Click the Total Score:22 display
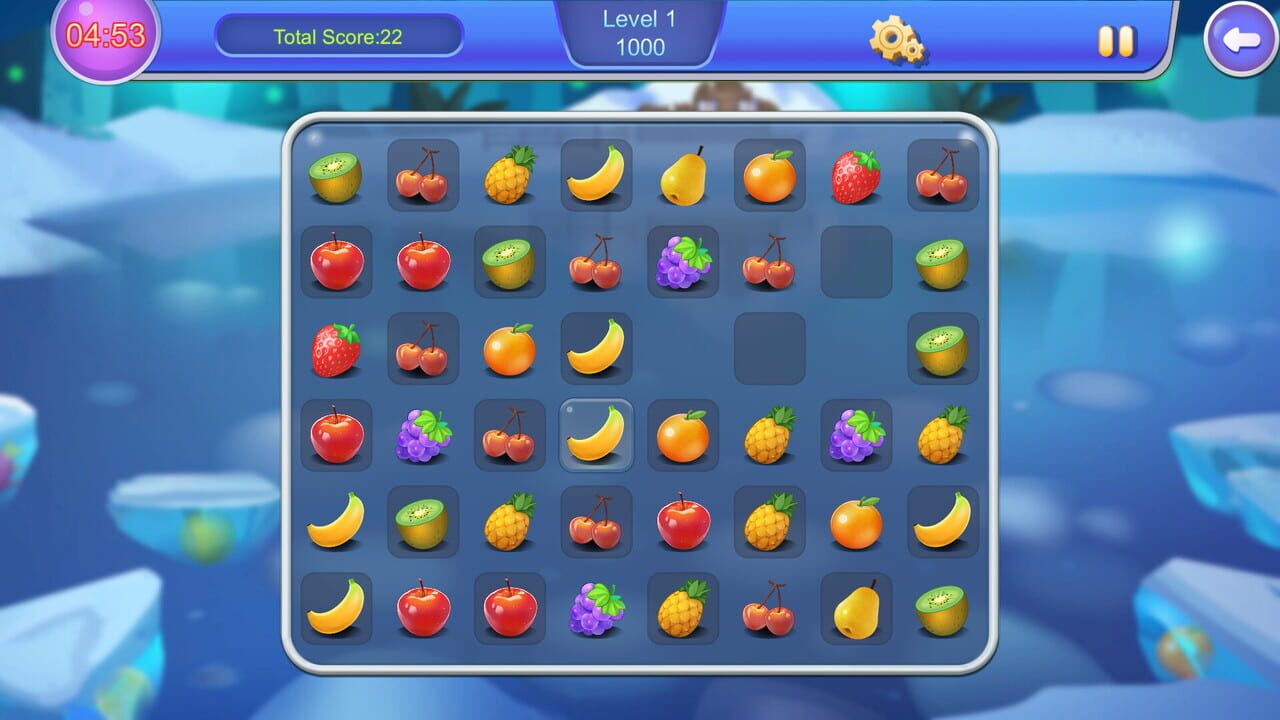 (338, 37)
